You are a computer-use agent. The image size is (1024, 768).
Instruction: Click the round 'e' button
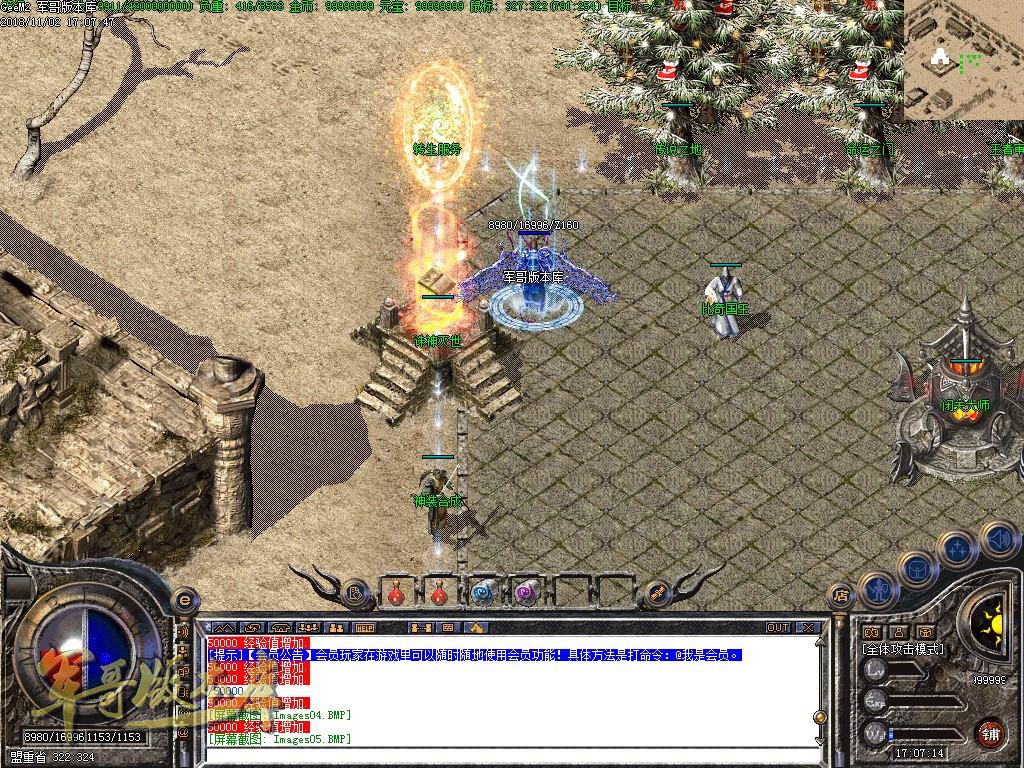point(183,599)
